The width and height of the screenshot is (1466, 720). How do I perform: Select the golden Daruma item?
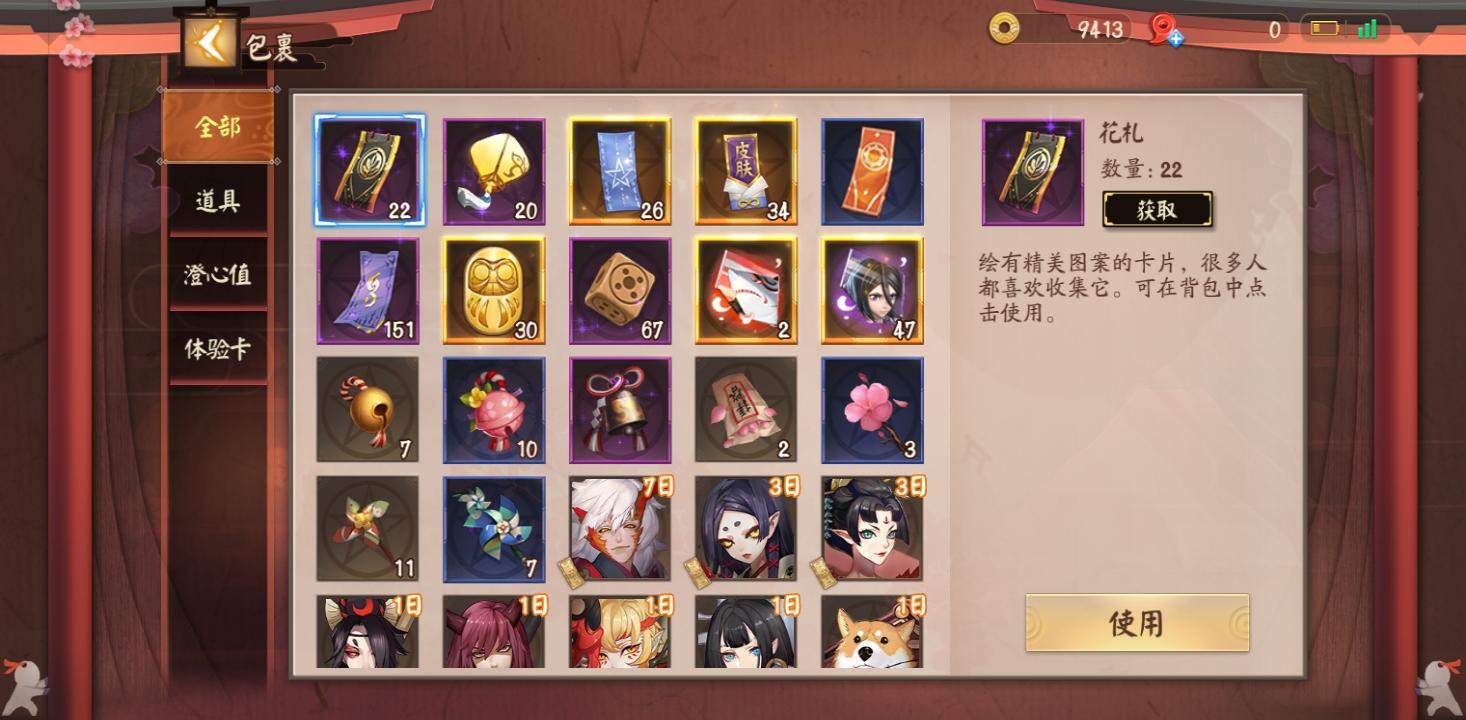tap(494, 290)
